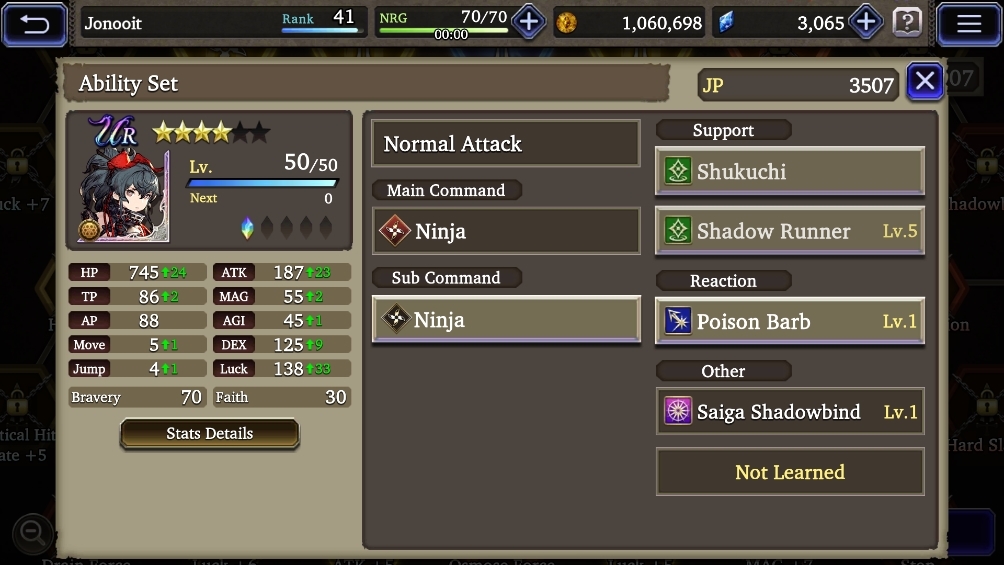Open Stats Details

point(209,433)
